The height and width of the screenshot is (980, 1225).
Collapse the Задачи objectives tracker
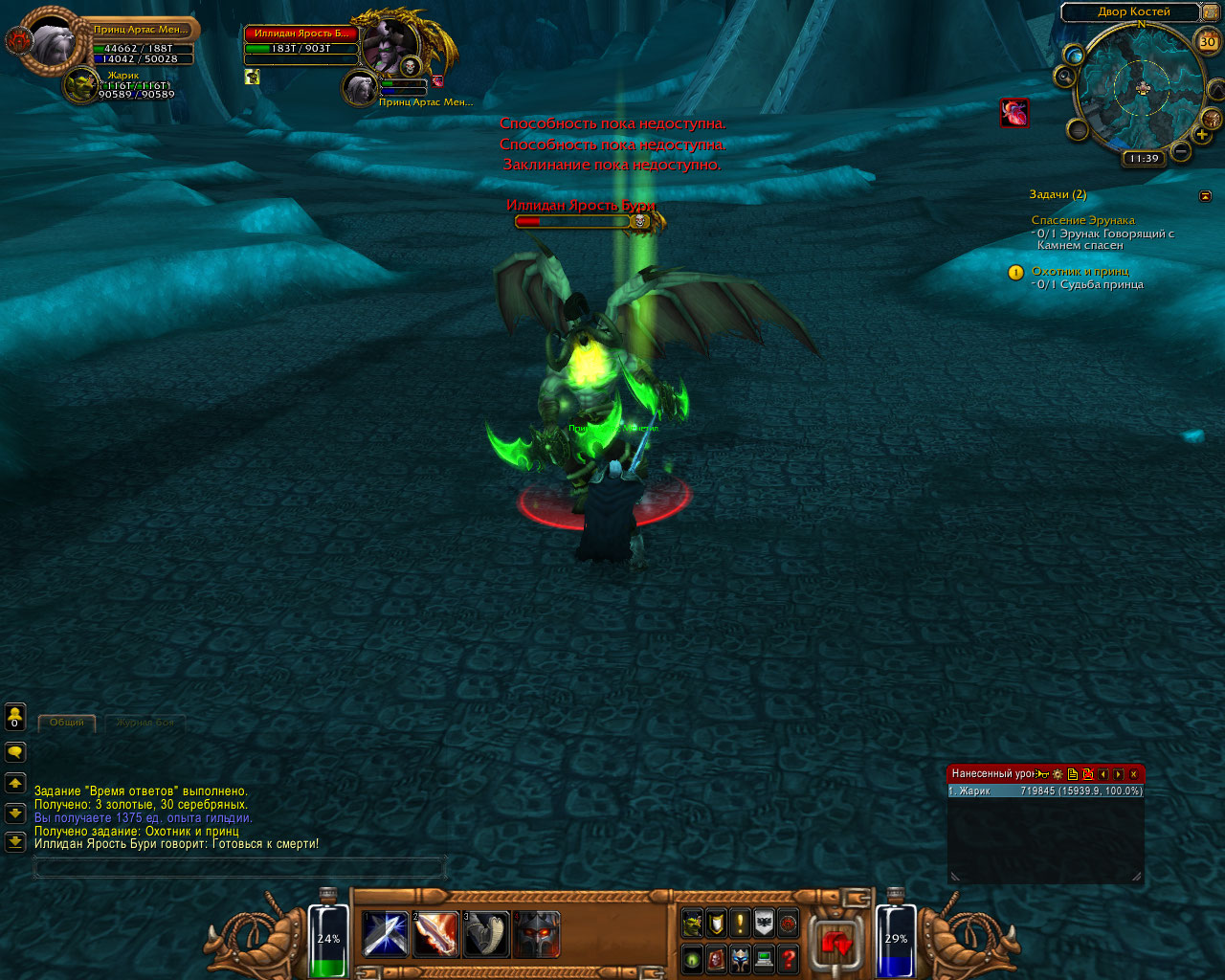(1205, 195)
